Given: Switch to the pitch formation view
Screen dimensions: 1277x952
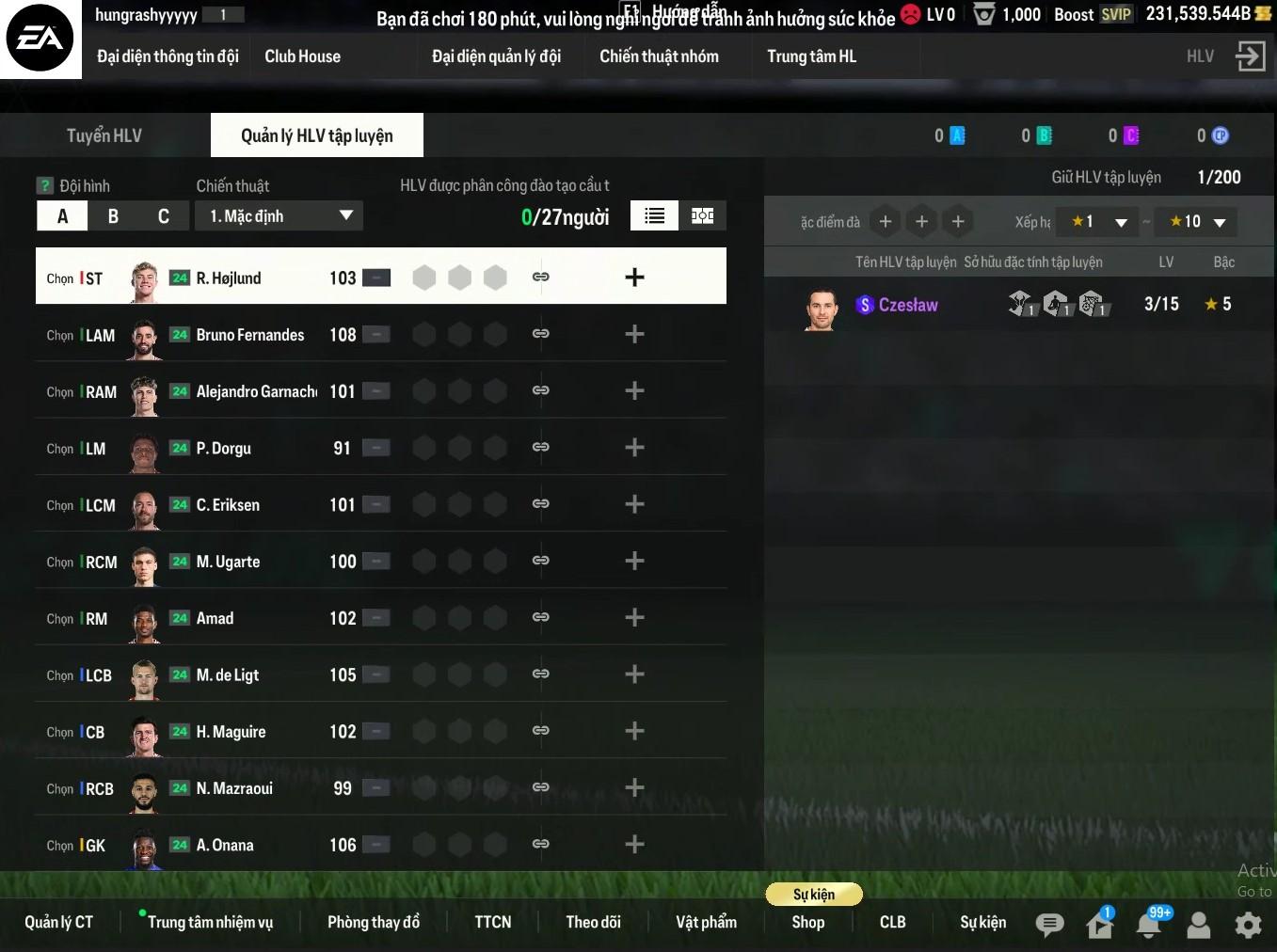Looking at the screenshot, I should click(702, 216).
